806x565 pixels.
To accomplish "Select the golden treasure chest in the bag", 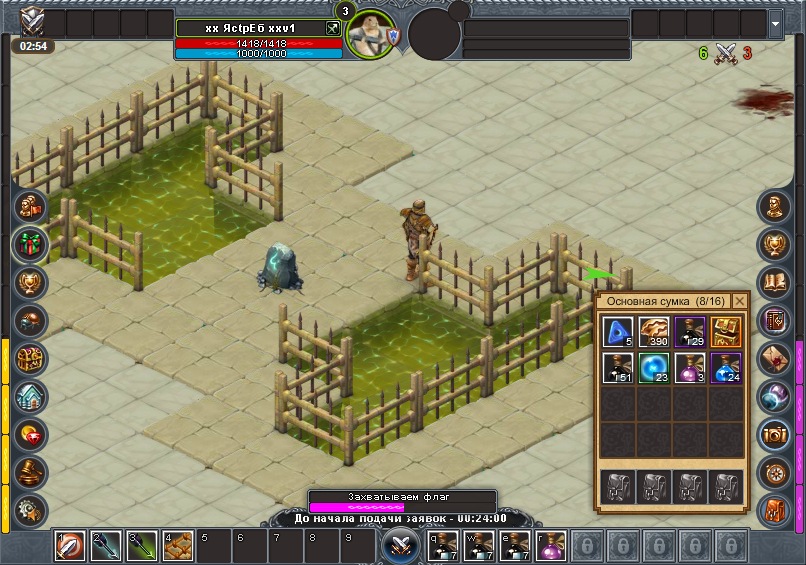I will [x=727, y=332].
